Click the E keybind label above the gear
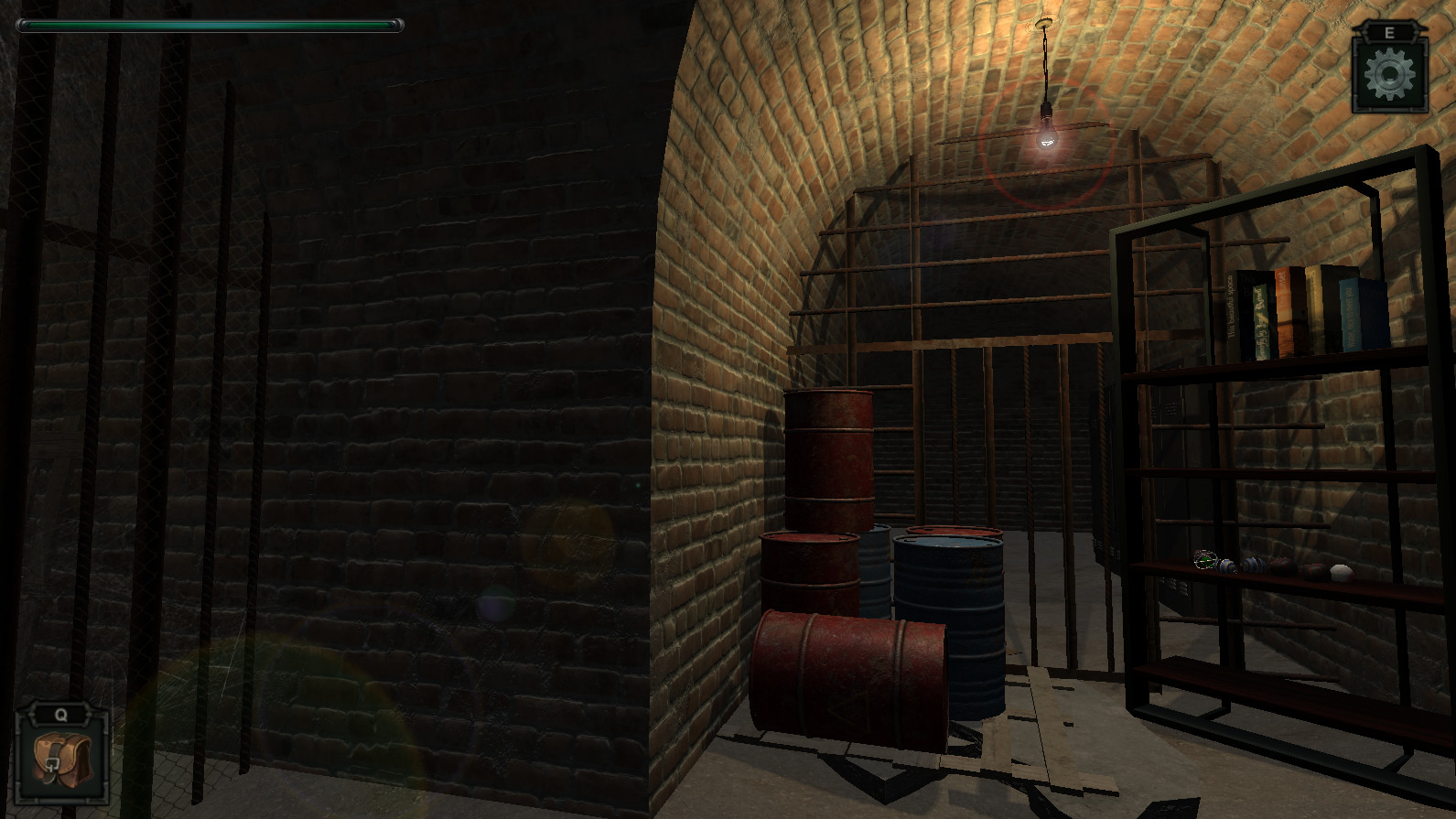Screen dimensions: 1456x819 (x=1388, y=31)
